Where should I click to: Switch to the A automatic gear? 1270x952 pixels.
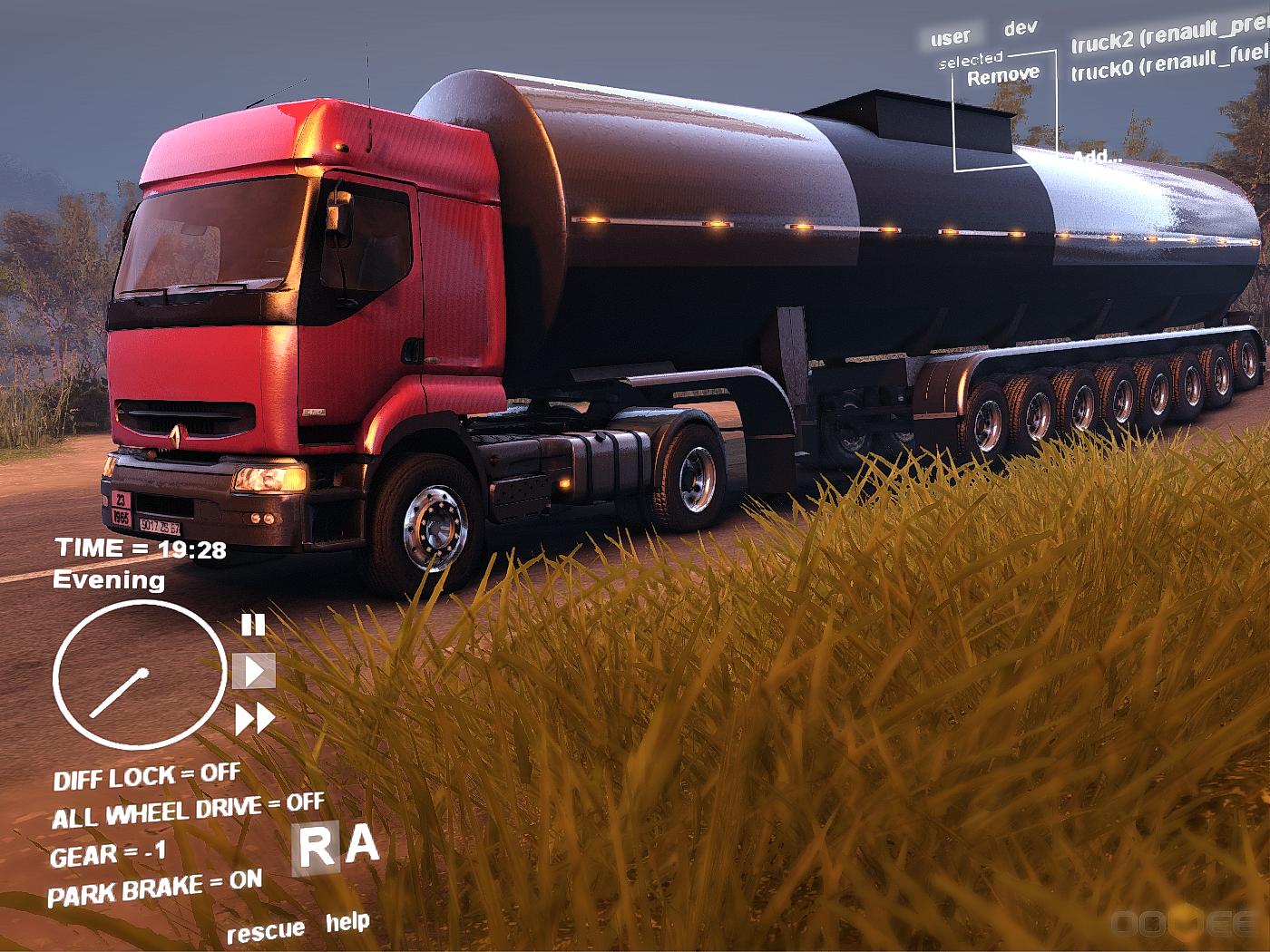363,845
